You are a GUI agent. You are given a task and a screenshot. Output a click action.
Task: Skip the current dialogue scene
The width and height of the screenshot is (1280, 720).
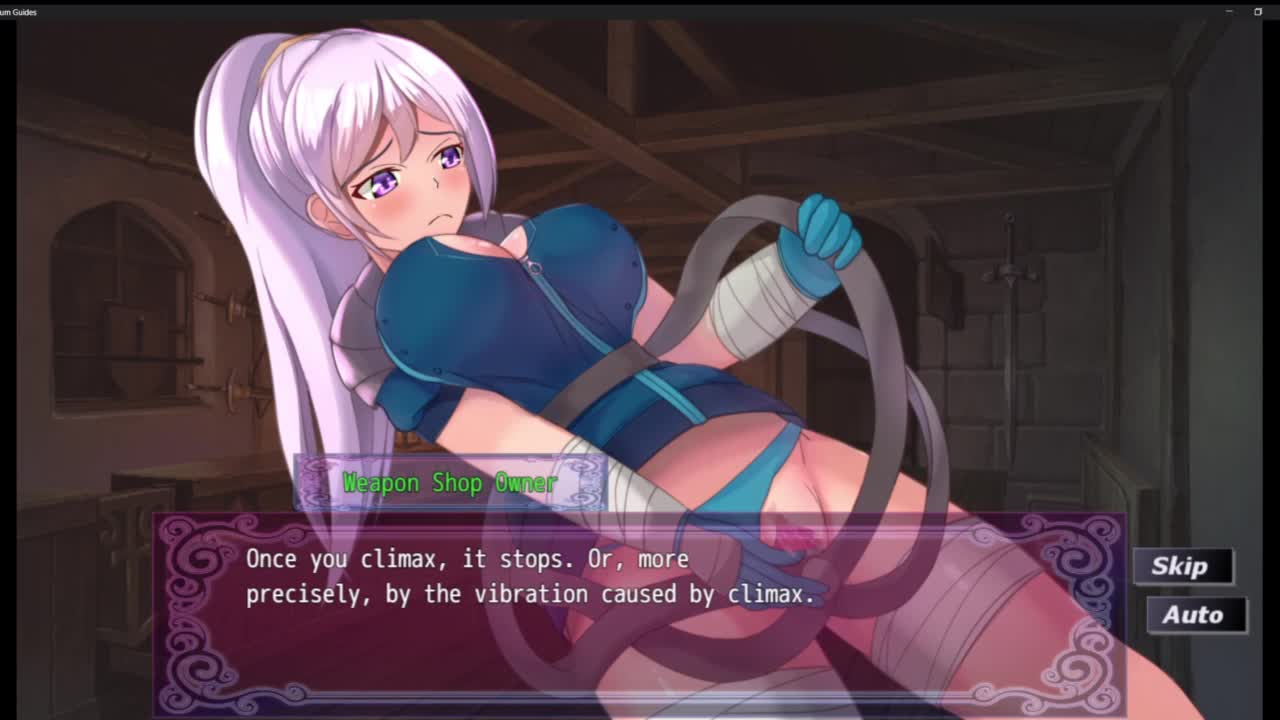(x=1183, y=566)
